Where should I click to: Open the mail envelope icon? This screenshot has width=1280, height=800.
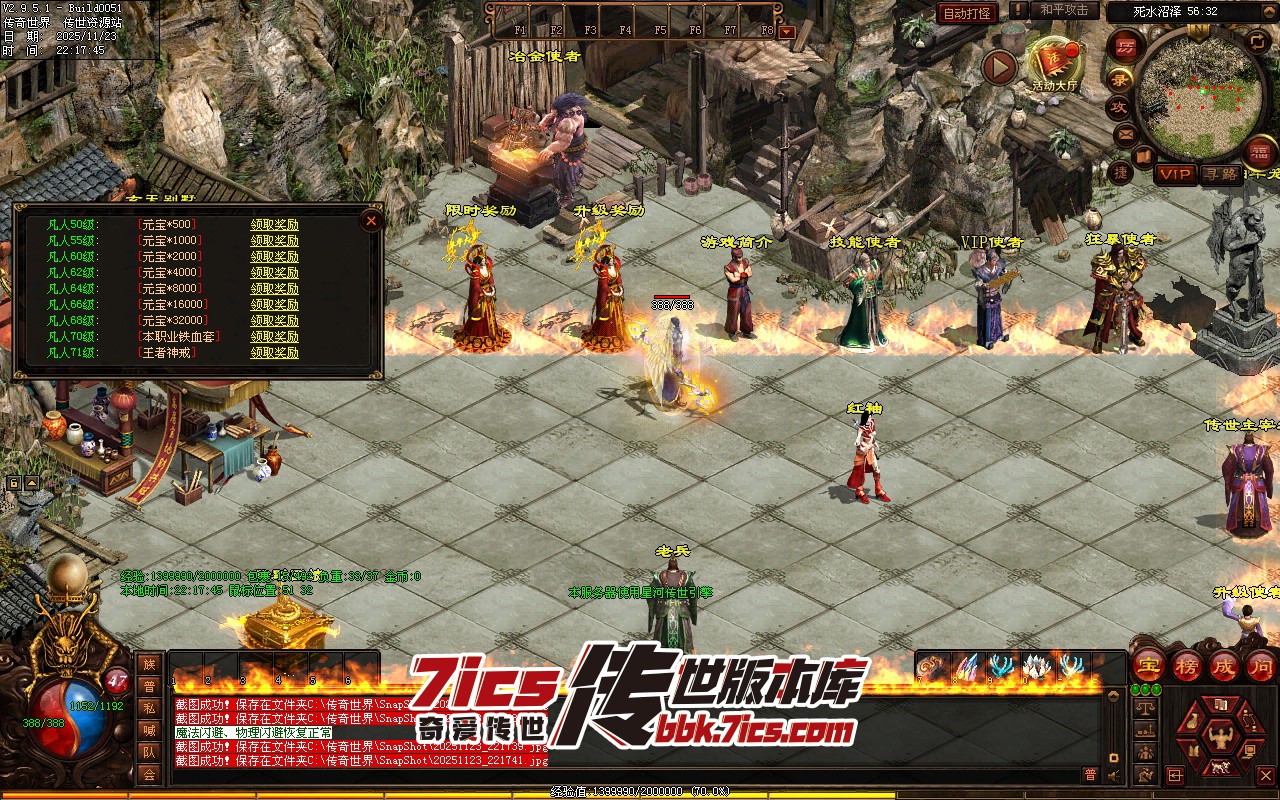point(1126,133)
